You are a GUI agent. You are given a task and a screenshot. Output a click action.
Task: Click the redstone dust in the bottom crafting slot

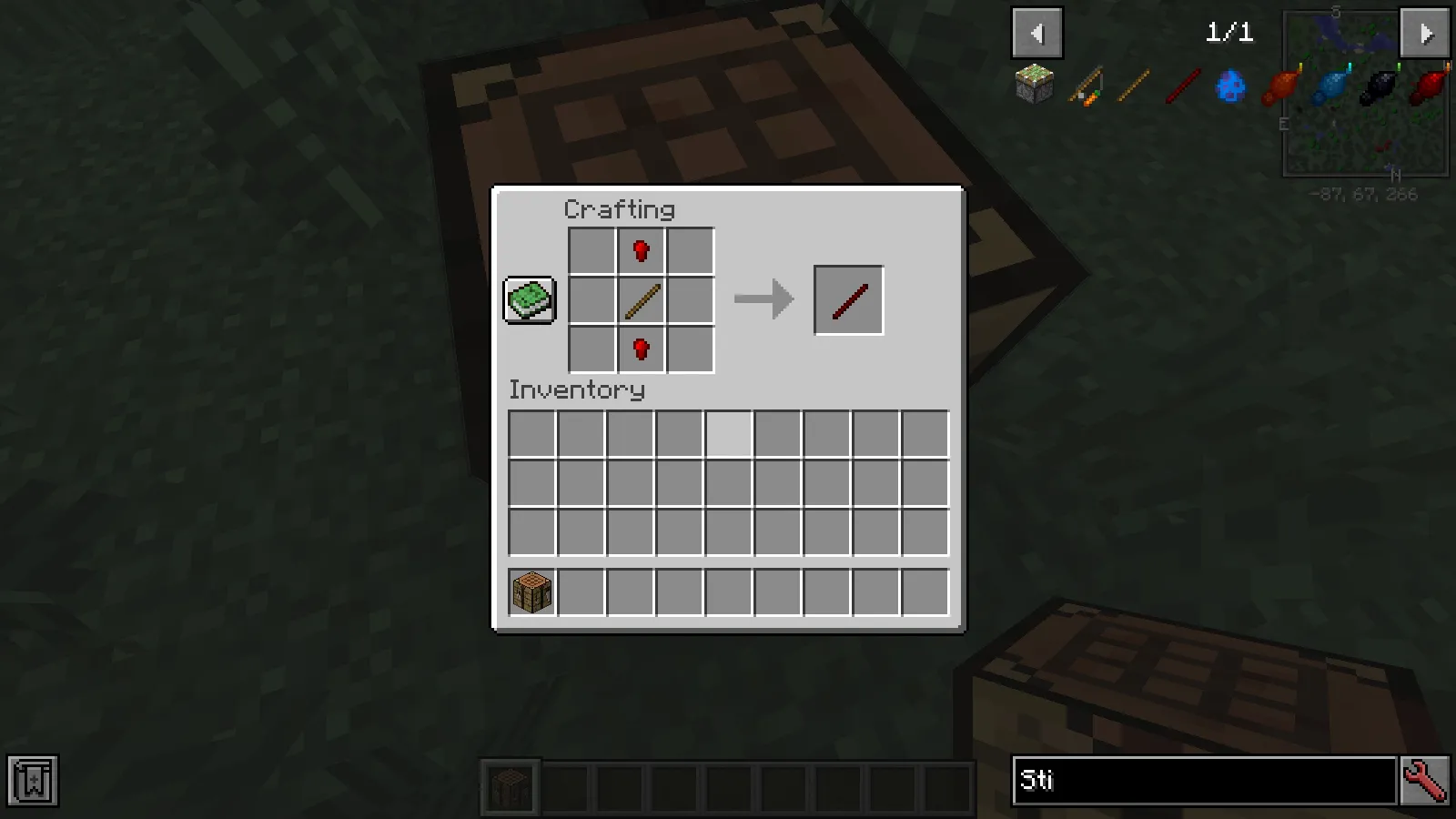coord(641,347)
